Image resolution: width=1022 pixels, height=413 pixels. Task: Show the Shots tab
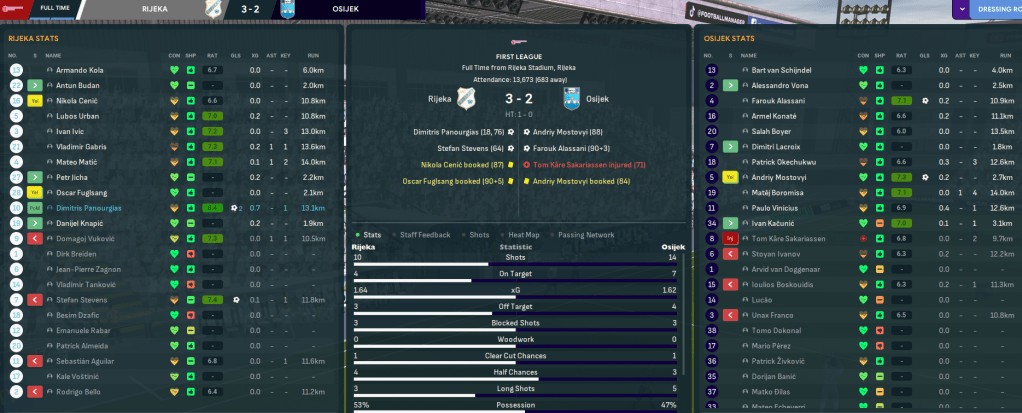coord(479,233)
